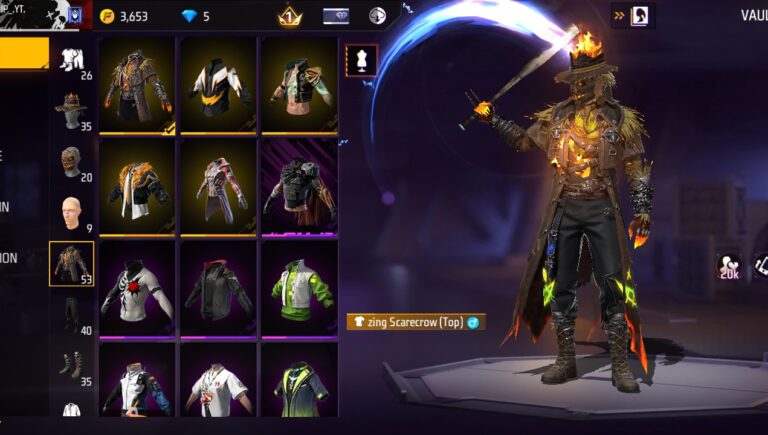Select the Blazing Scarecrow top jacket

138,85
